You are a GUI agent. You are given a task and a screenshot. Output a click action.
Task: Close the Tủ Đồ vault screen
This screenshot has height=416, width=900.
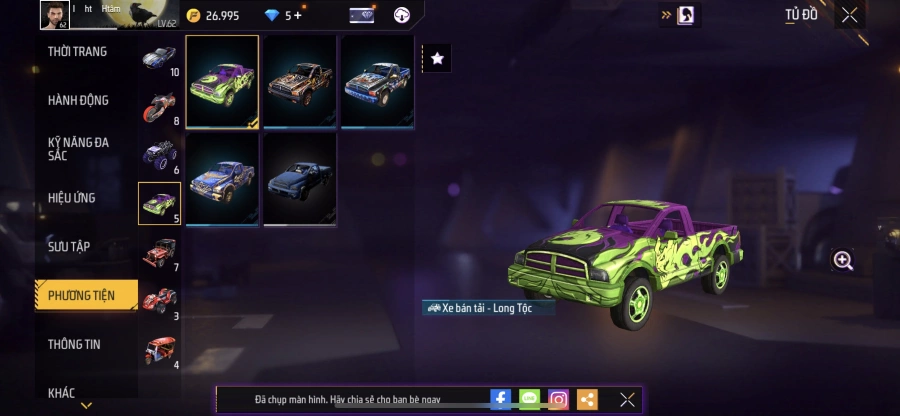(849, 15)
